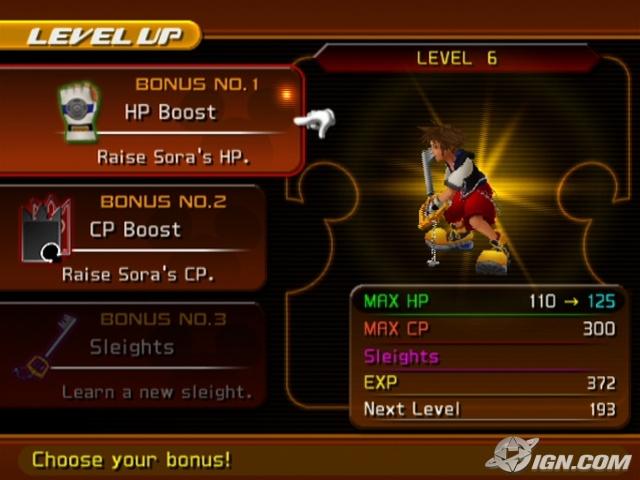
Task: Select the CP Boost bonus
Action: pos(135,230)
